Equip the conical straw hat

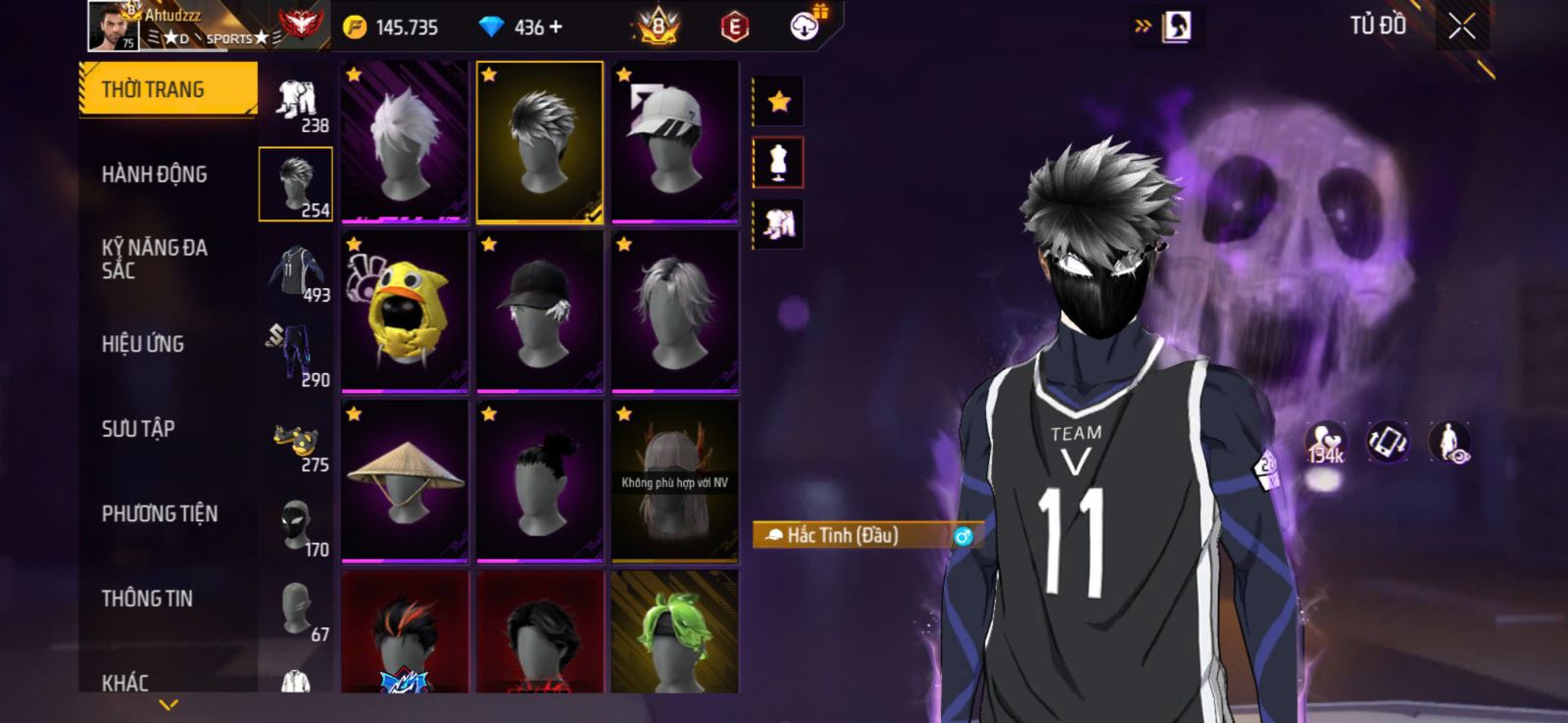pyautogui.click(x=404, y=481)
